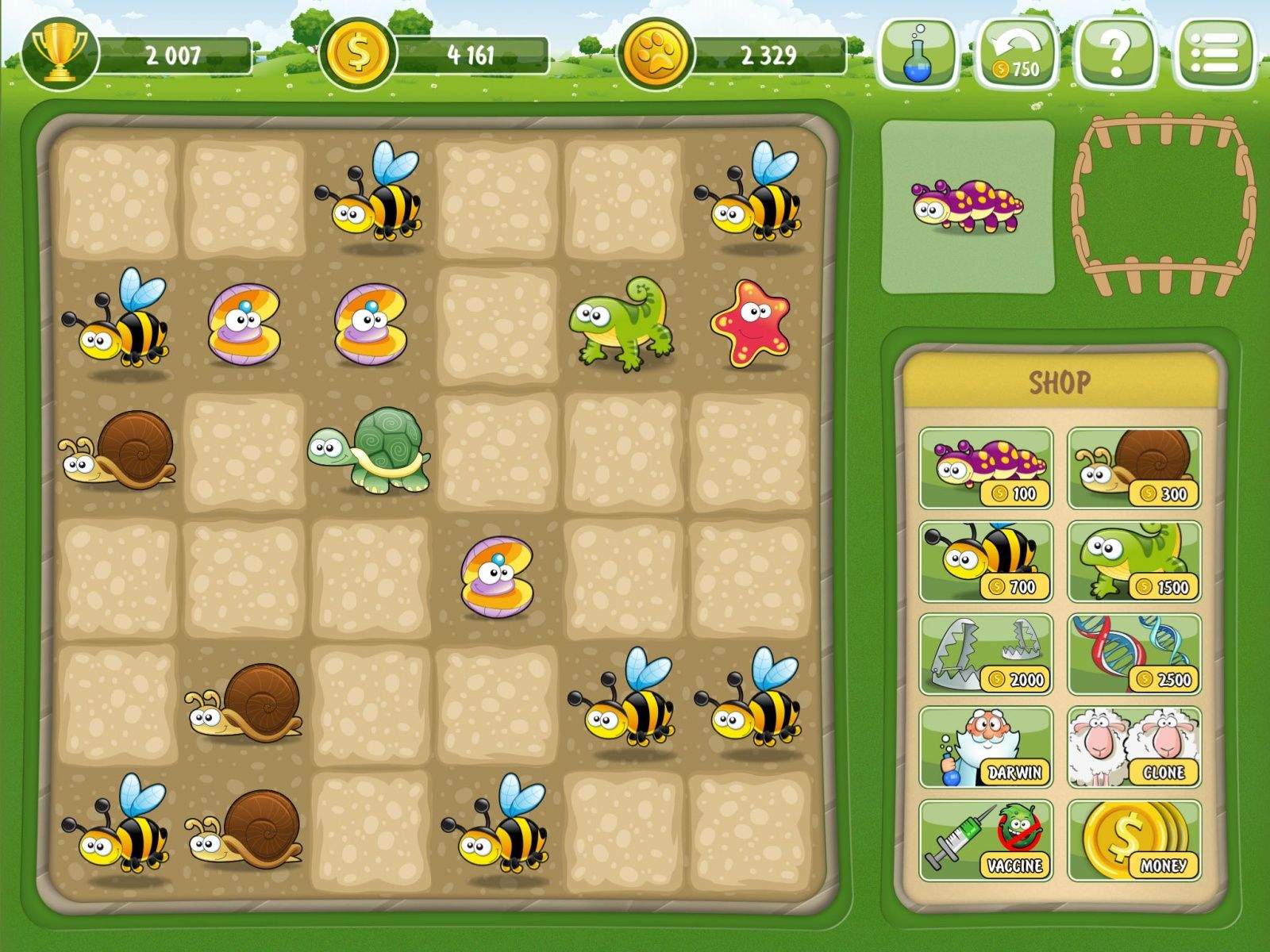This screenshot has width=1270, height=952.
Task: Open the blue potion flask button
Action: tap(920, 54)
